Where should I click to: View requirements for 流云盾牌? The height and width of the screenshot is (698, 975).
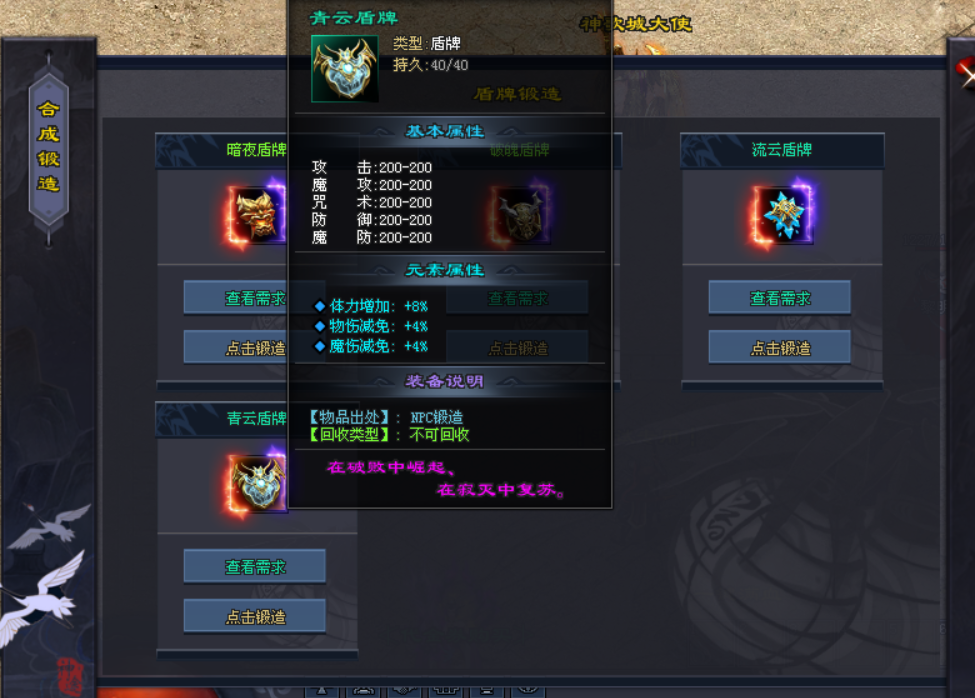(x=780, y=298)
